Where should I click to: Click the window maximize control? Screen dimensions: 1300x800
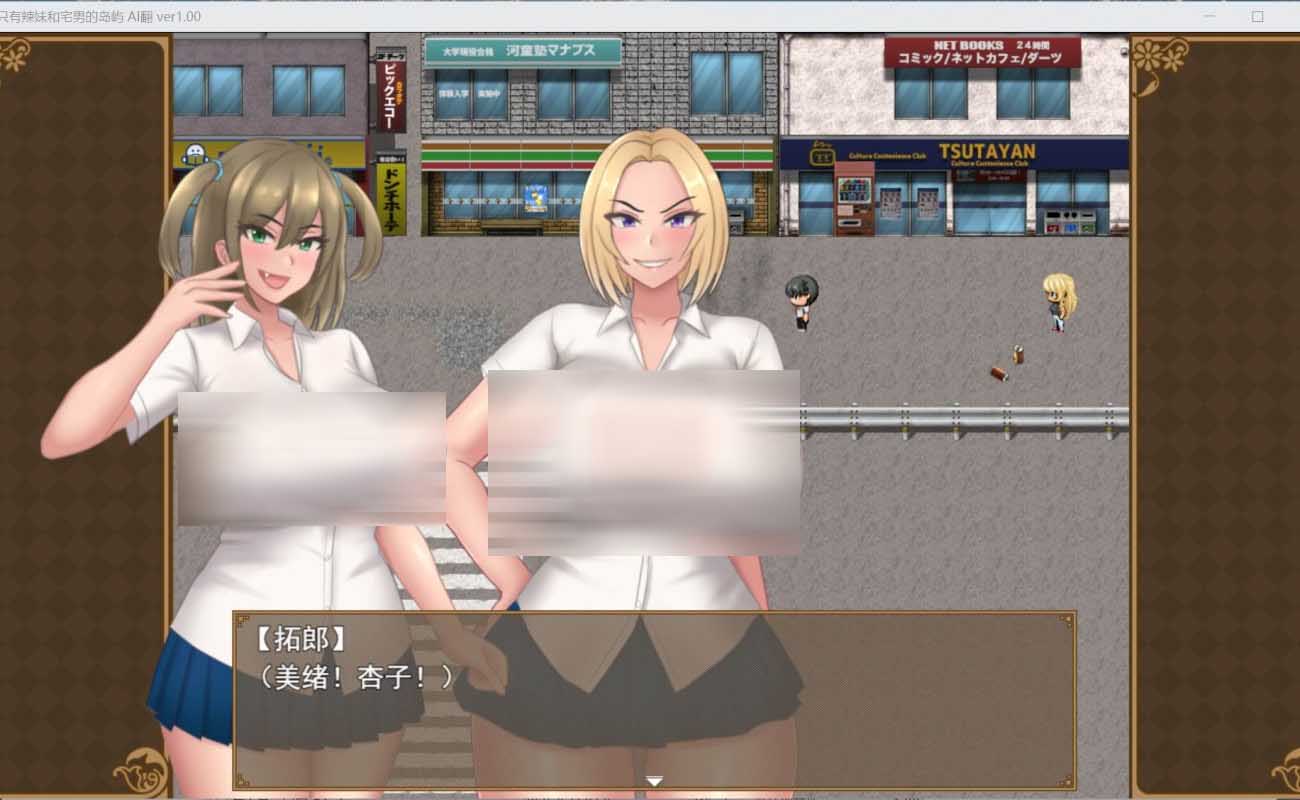point(1255,16)
